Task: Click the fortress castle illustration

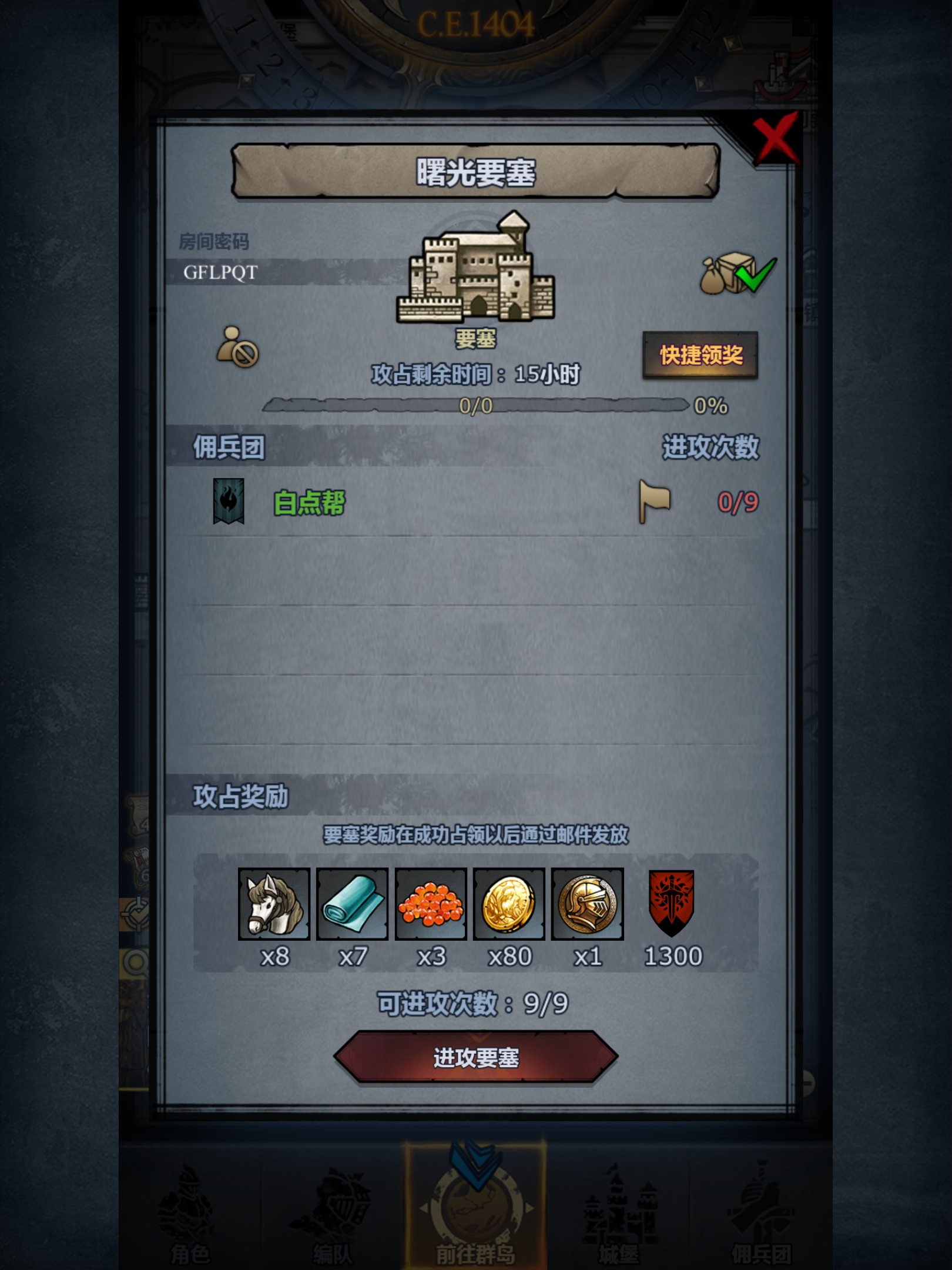Action: (x=476, y=270)
